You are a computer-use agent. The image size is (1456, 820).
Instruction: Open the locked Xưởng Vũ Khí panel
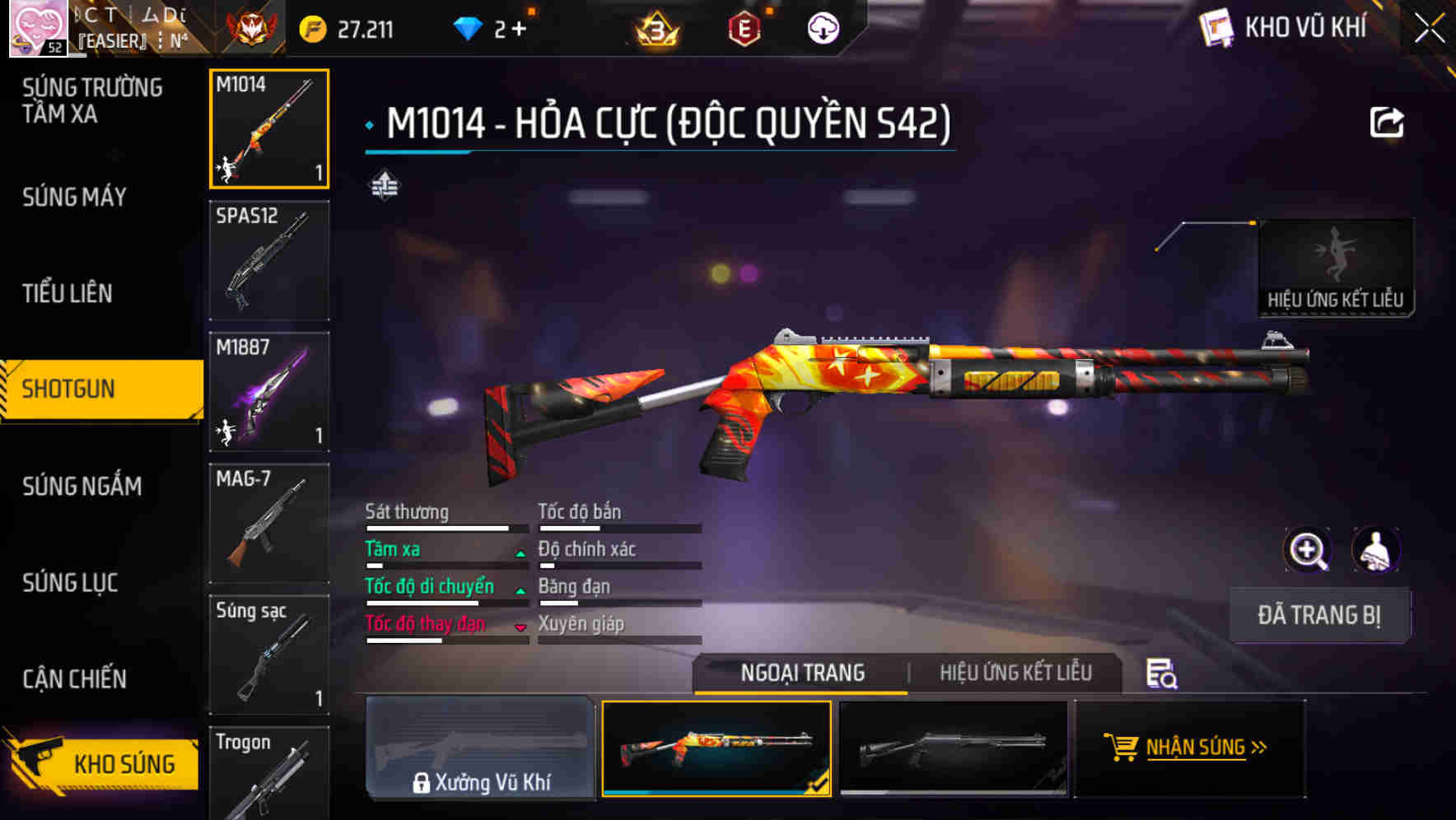pos(481,749)
